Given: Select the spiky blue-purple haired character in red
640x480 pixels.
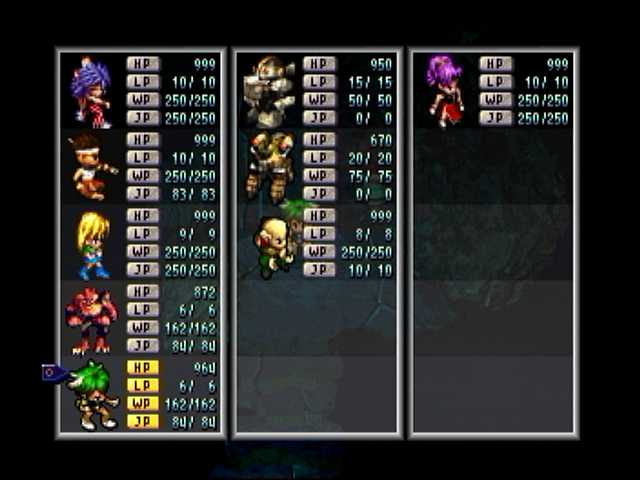Looking at the screenshot, I should coord(91,92).
